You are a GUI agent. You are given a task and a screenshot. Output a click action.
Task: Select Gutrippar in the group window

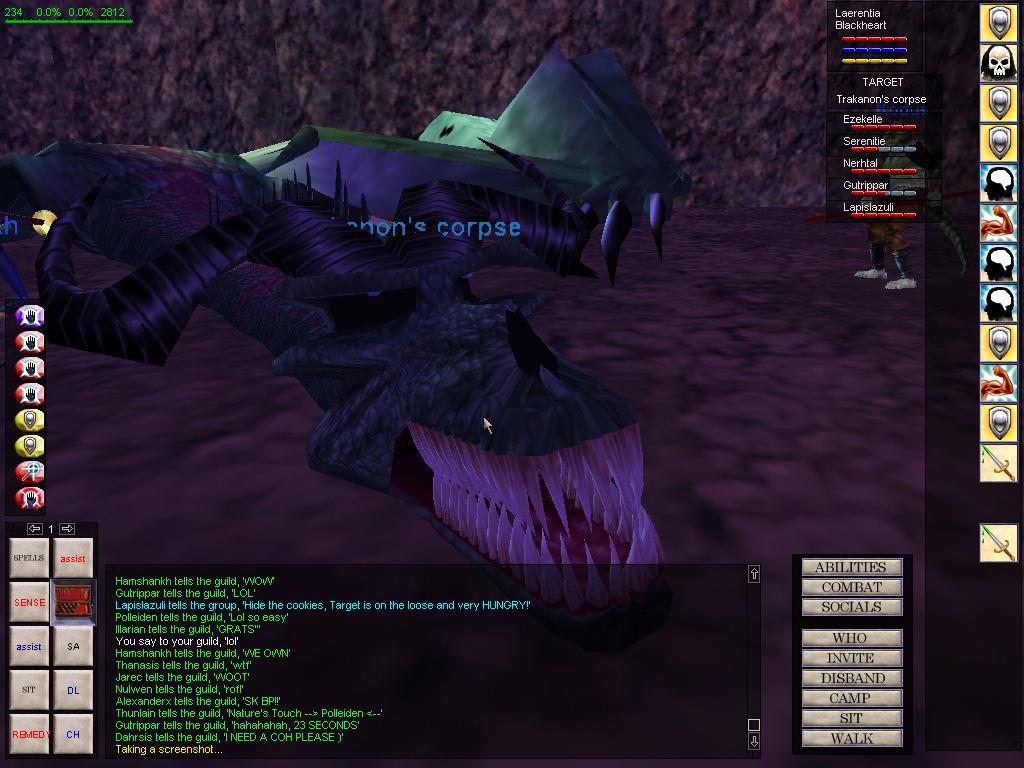[866, 186]
